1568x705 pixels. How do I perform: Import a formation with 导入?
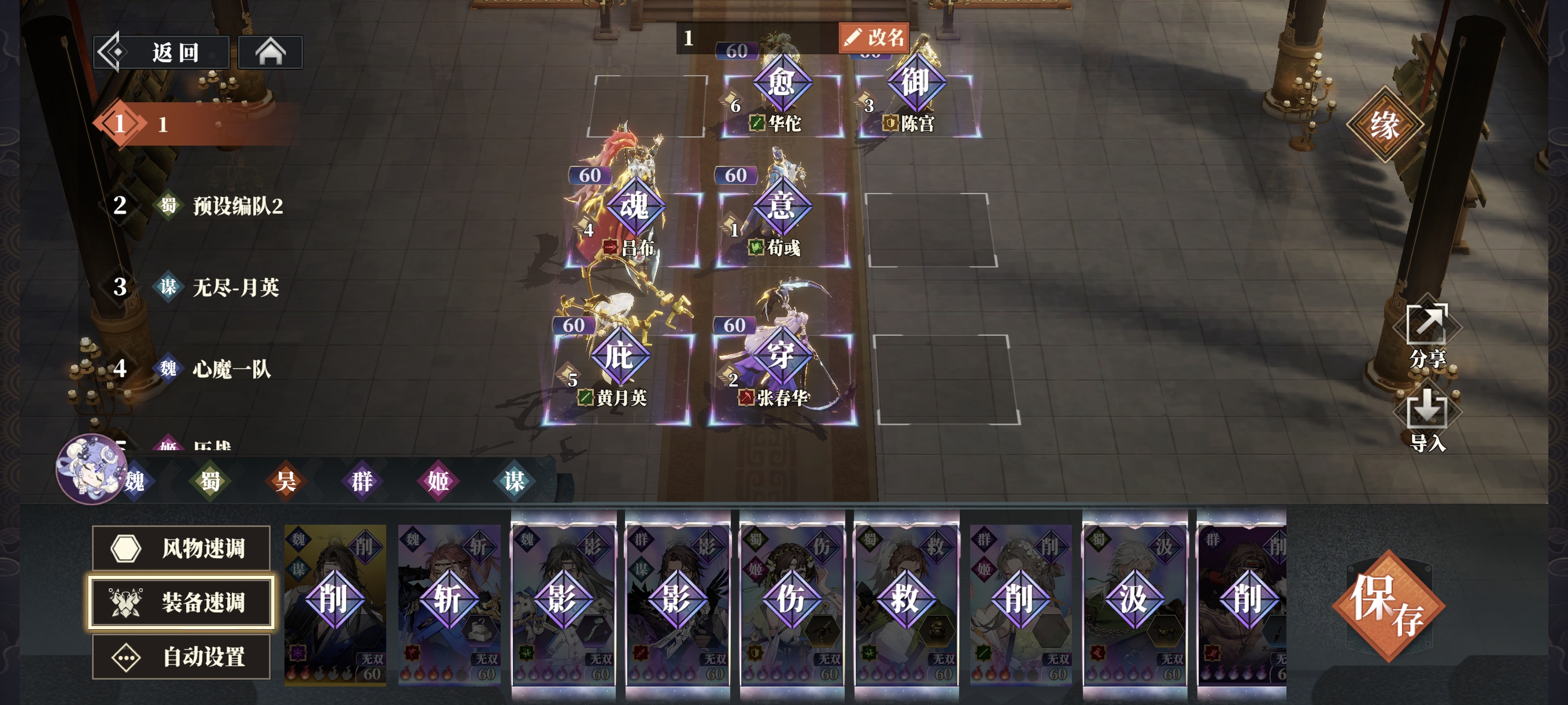pyautogui.click(x=1427, y=420)
